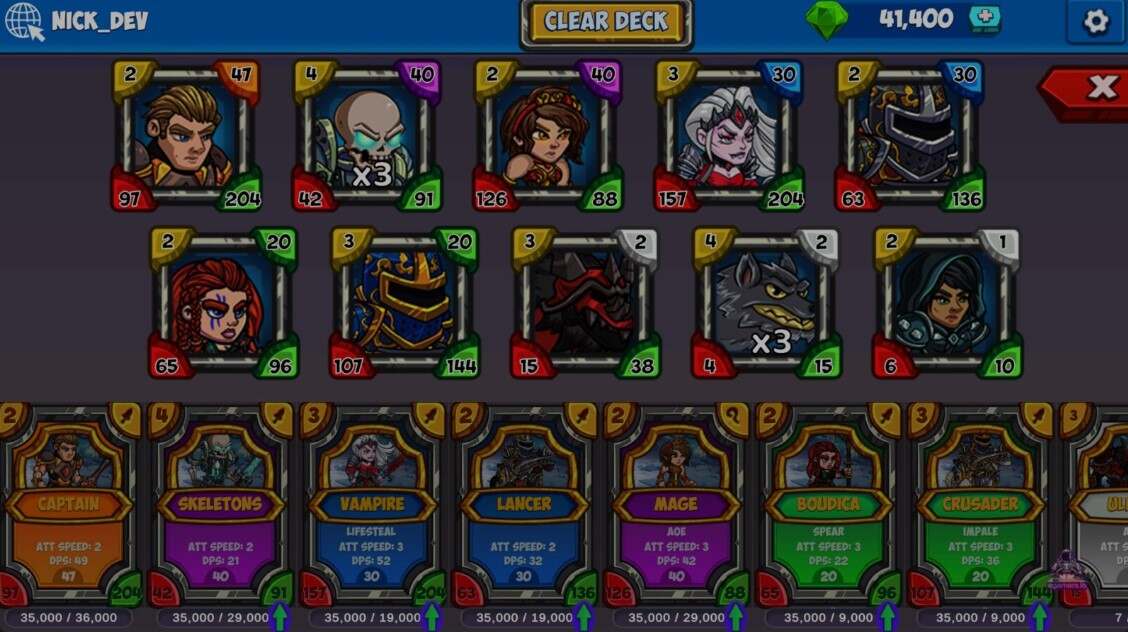The width and height of the screenshot is (1128, 632).
Task: Click the Clear Deck button
Action: 606,23
